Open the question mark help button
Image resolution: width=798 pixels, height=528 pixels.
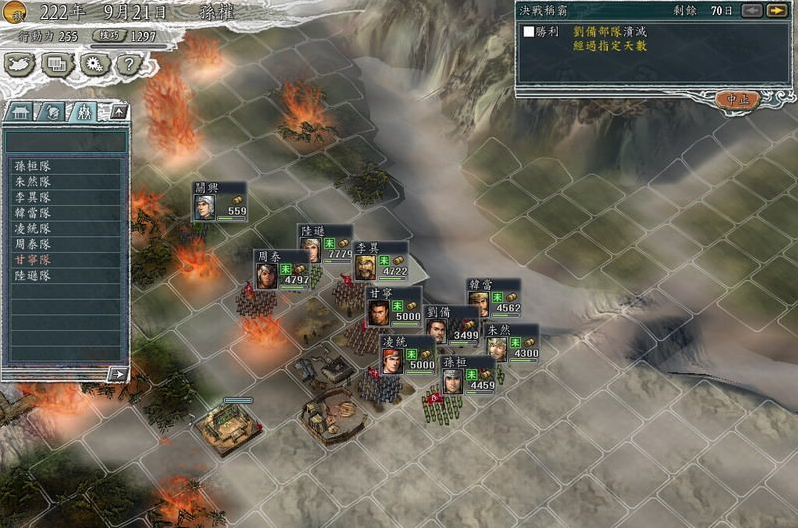pyautogui.click(x=127, y=64)
